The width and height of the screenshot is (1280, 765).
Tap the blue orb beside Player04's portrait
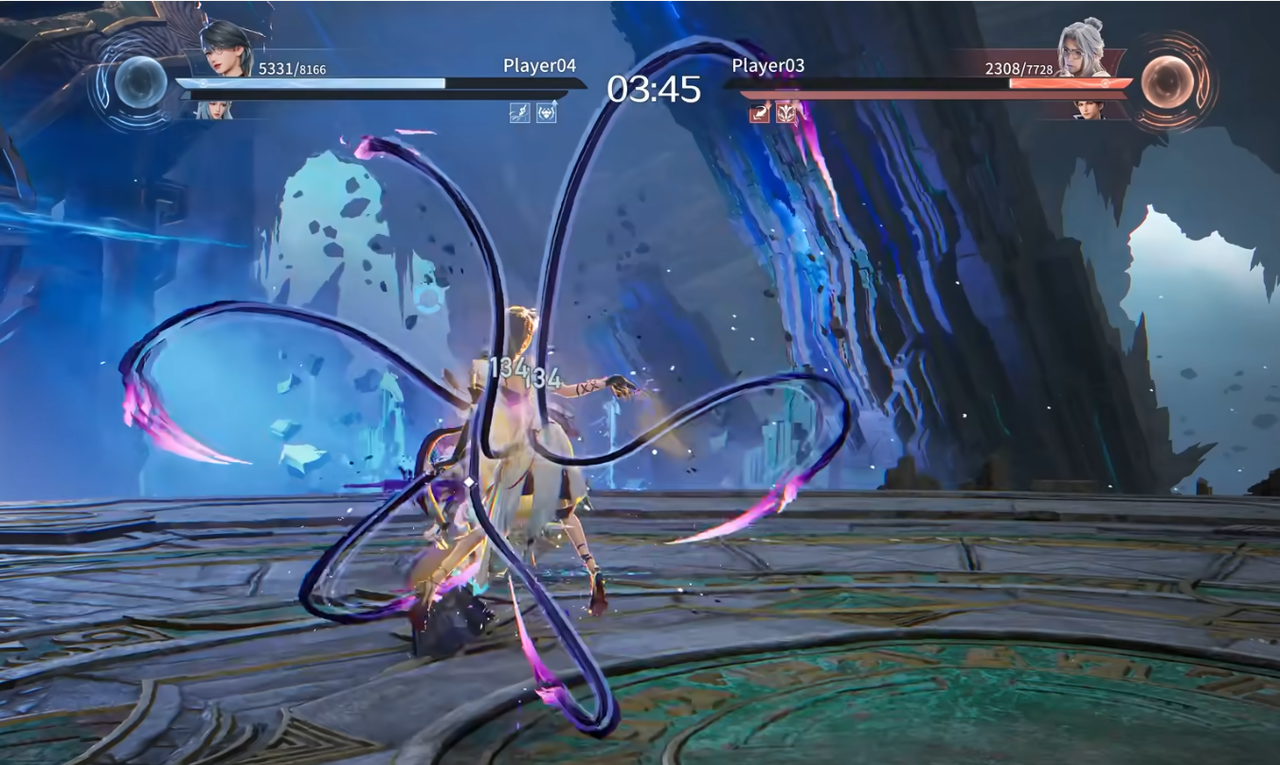(140, 82)
